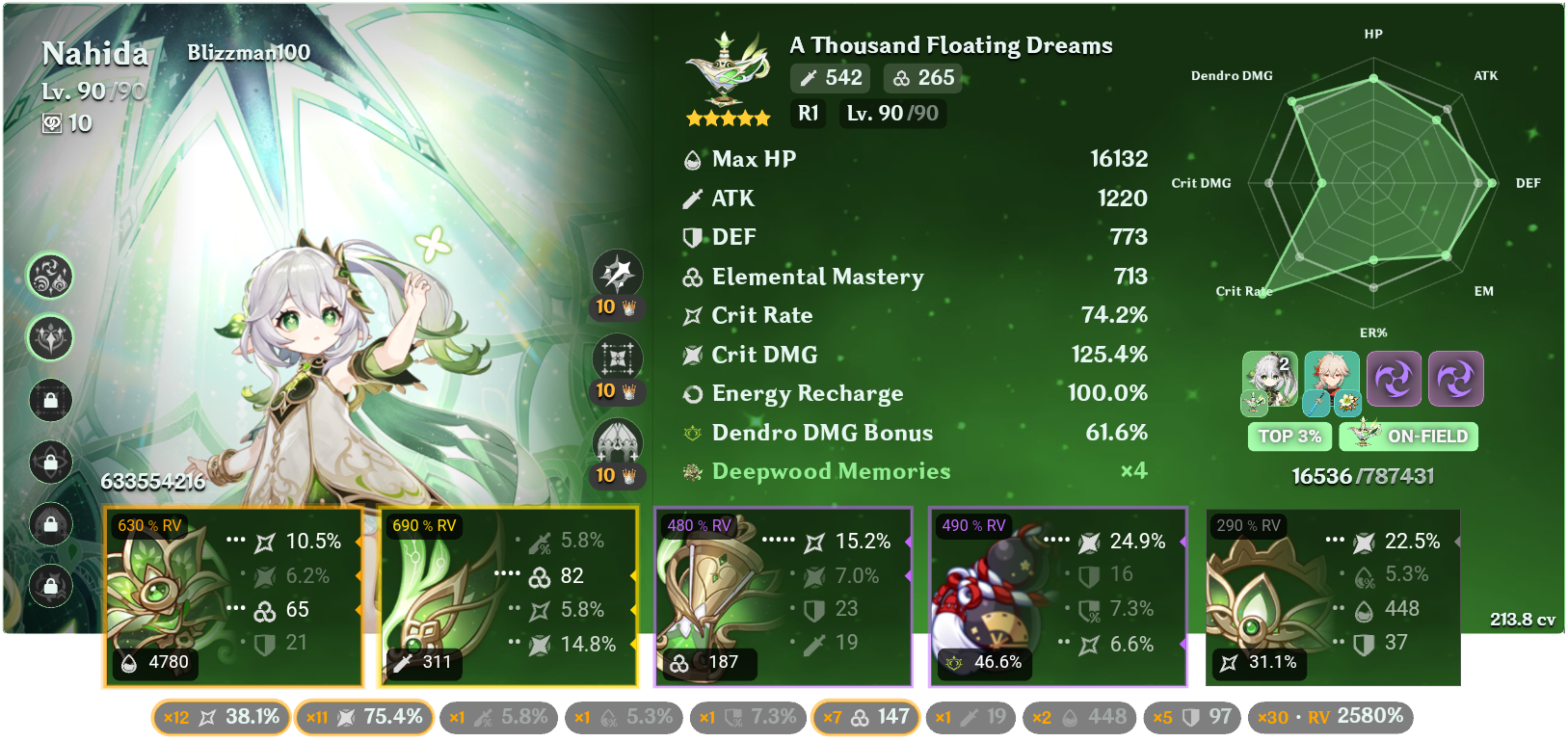This screenshot has width=1568, height=742.
Task: Click the TOP 3% ranking badge
Action: (1289, 437)
